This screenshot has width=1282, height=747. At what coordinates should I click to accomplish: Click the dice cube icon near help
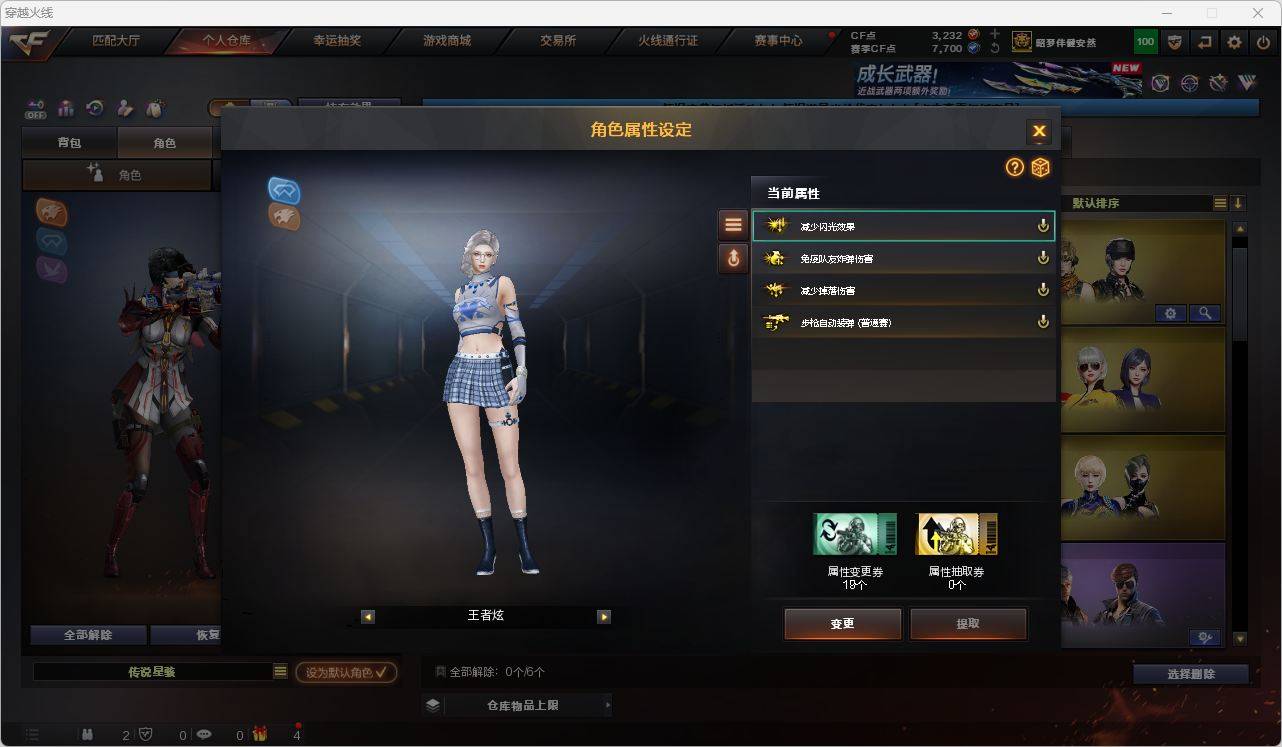1040,168
